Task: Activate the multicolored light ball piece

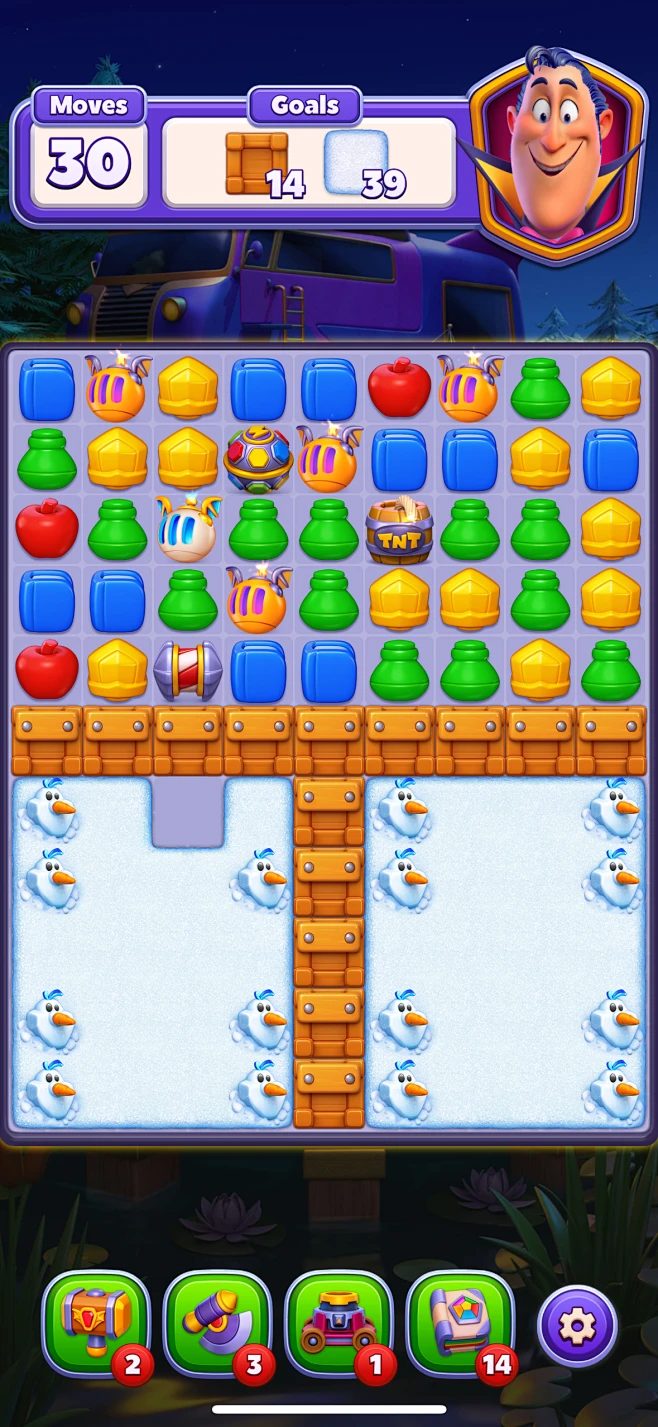Action: point(258,460)
